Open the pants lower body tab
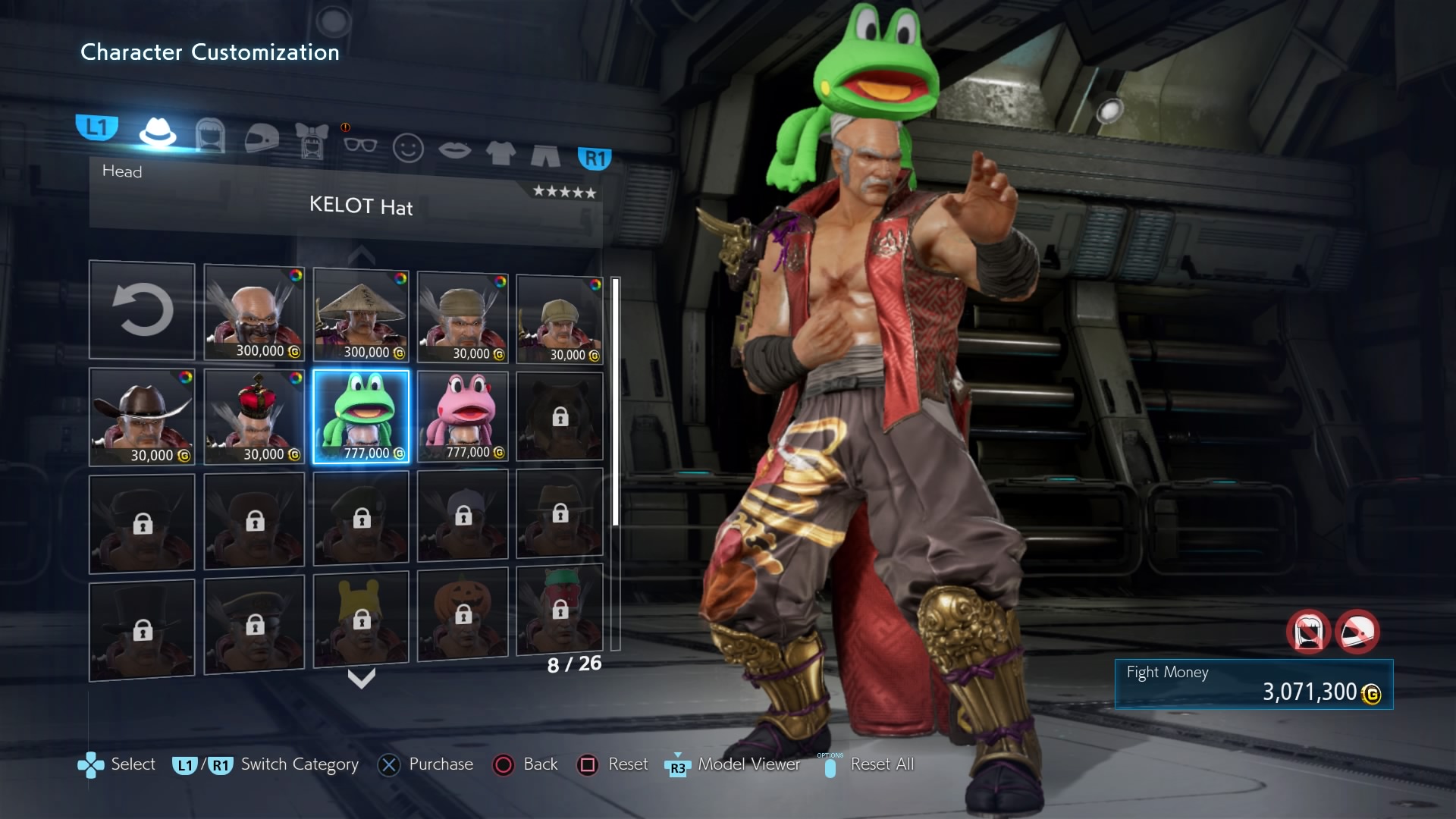The width and height of the screenshot is (1456, 819). click(545, 155)
